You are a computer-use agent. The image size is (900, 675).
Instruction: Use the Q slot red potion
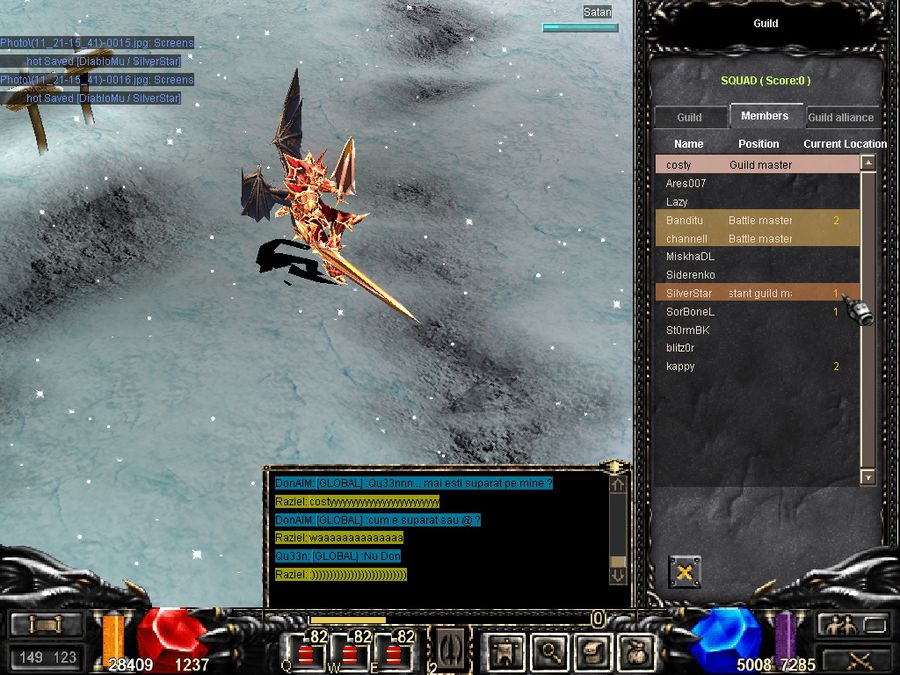pos(306,653)
